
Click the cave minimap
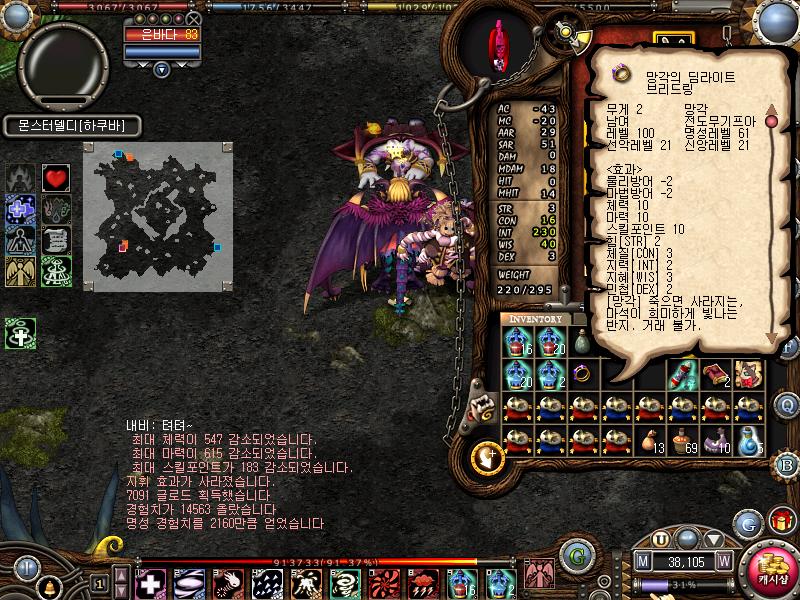pos(157,216)
